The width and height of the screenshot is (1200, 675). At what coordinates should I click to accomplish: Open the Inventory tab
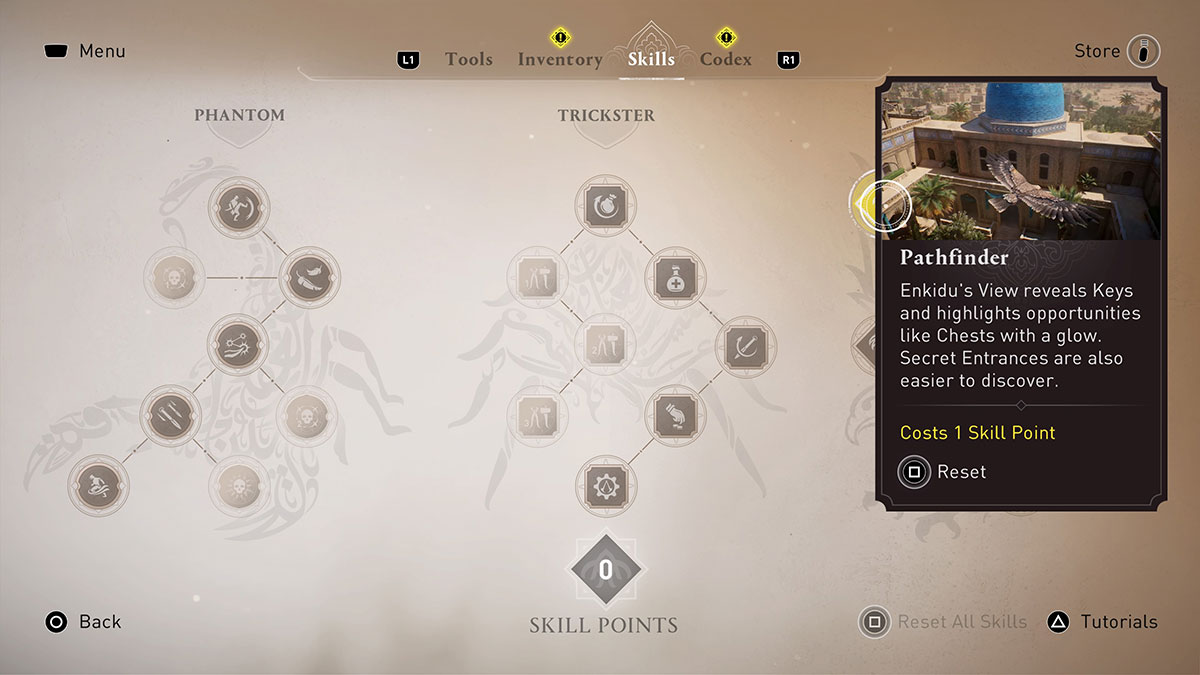click(x=559, y=59)
